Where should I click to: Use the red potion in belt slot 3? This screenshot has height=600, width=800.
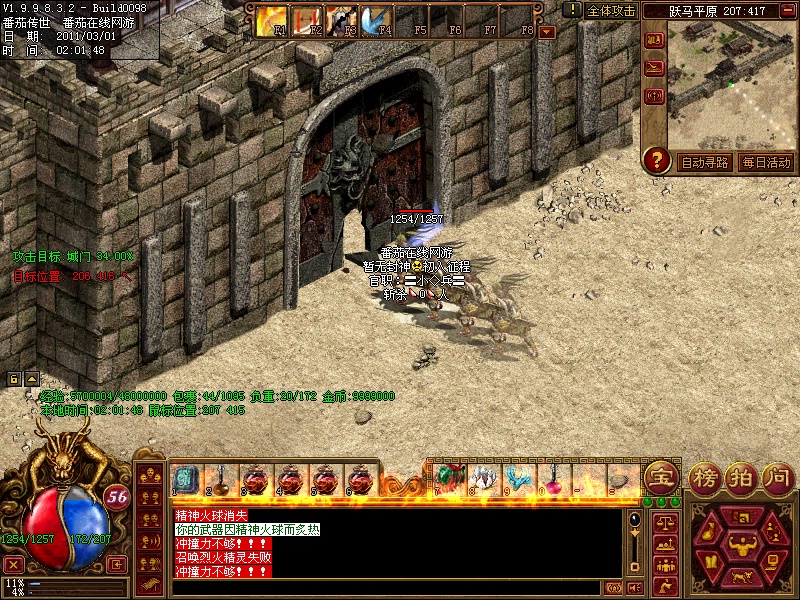[x=255, y=480]
